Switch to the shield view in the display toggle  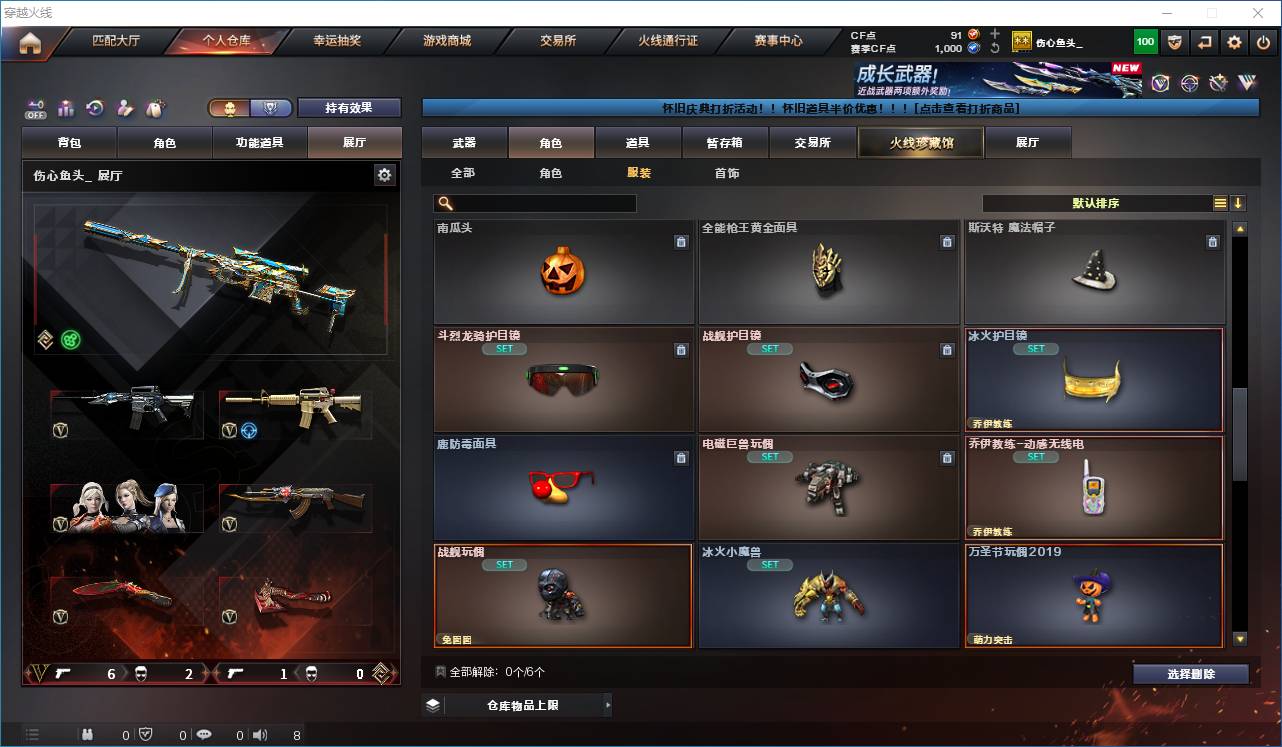coord(271,108)
